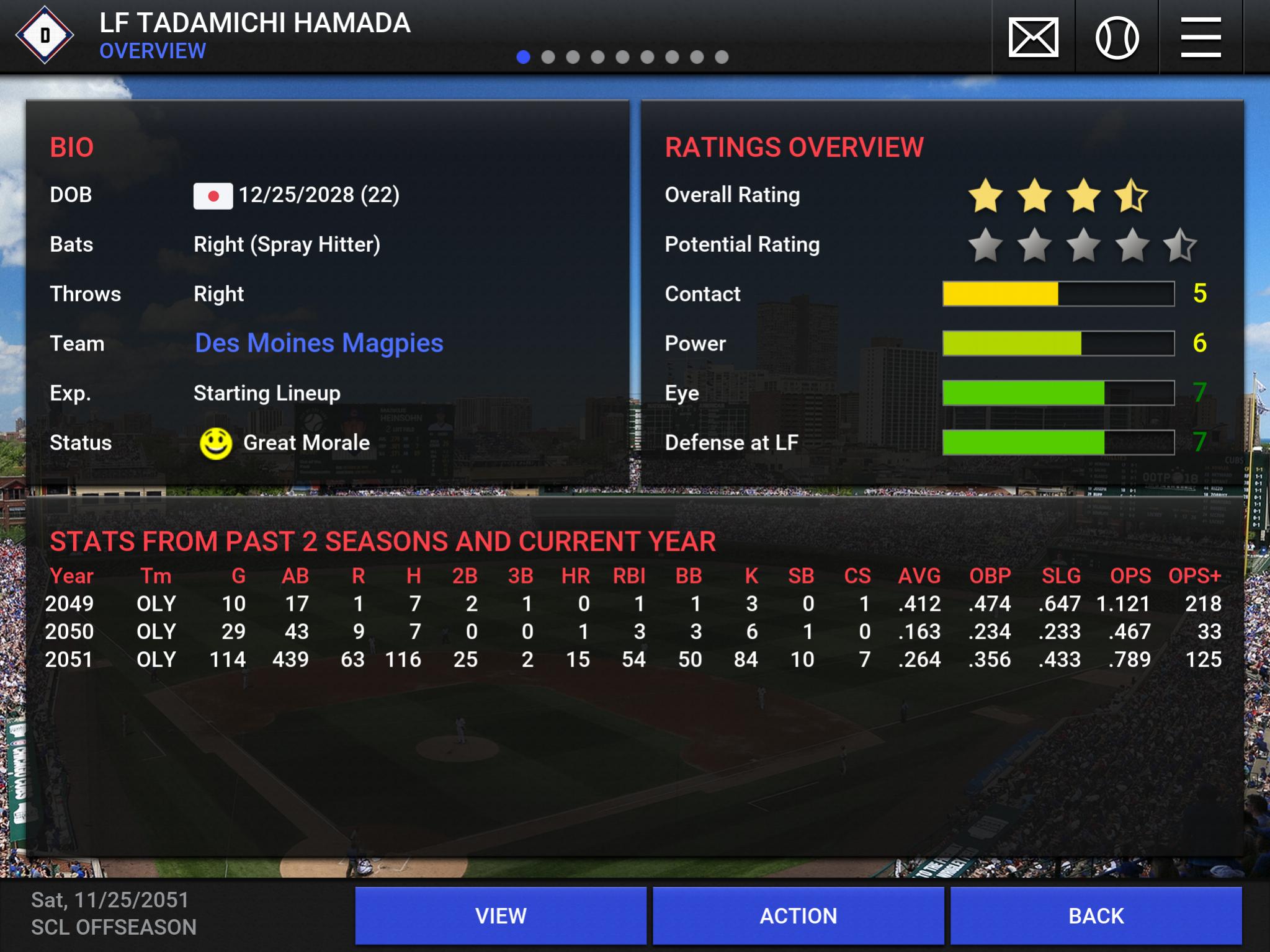Screen dimensions: 1270x952
Task: Click the team diamond logo
Action: click(x=45, y=35)
